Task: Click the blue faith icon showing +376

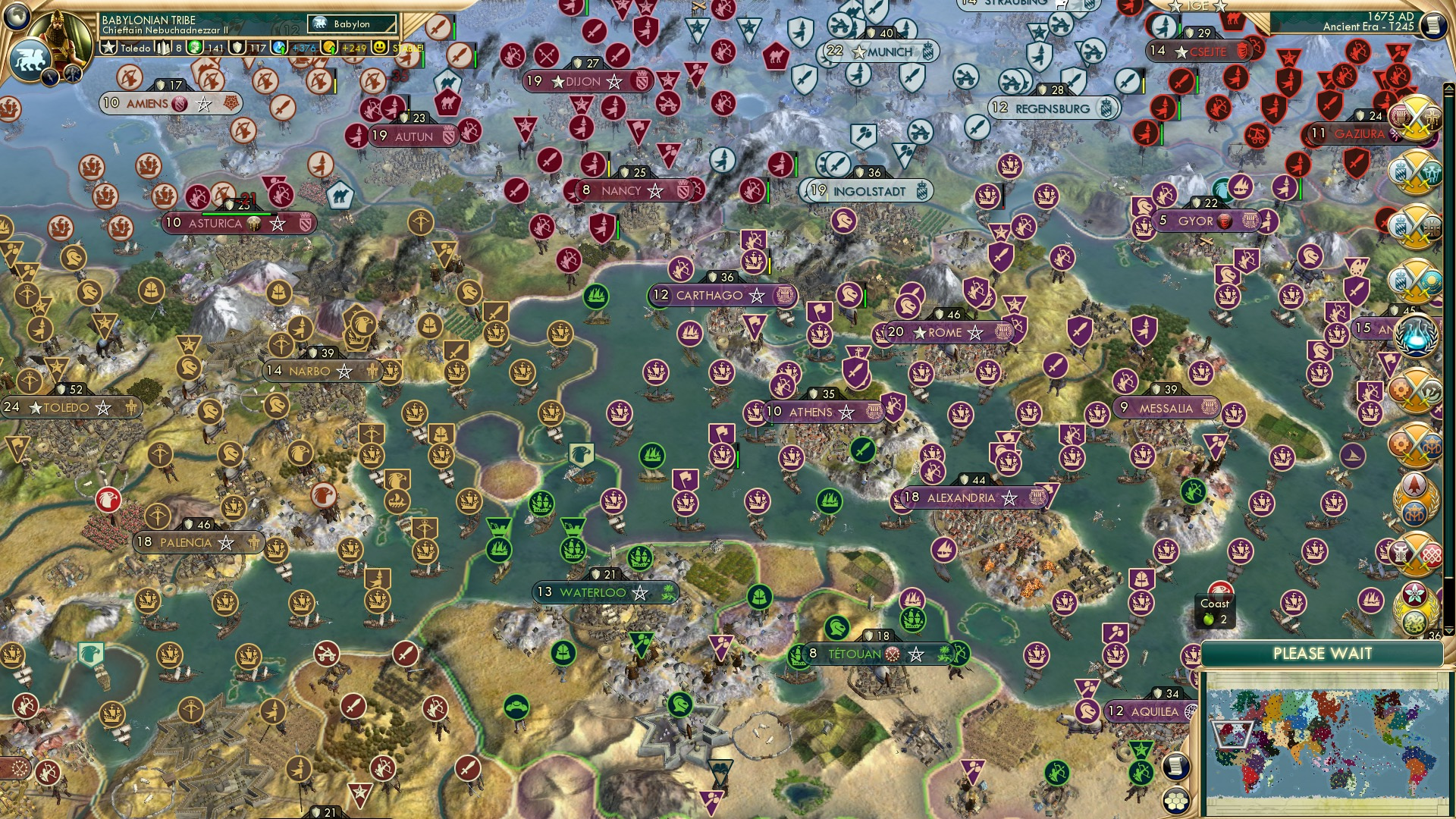Action: [x=278, y=48]
